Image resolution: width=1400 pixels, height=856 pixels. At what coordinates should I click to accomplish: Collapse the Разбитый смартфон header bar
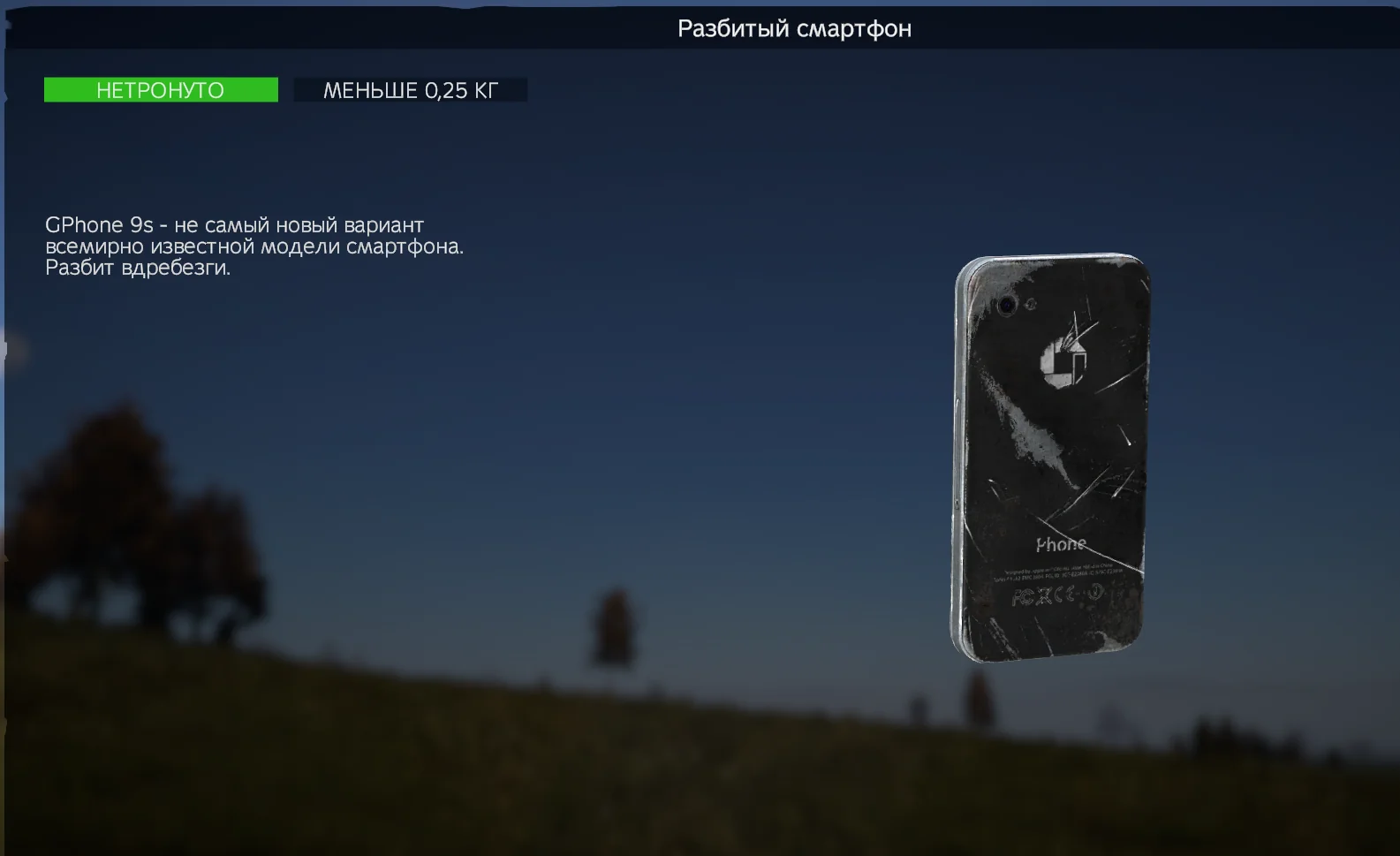point(796,28)
